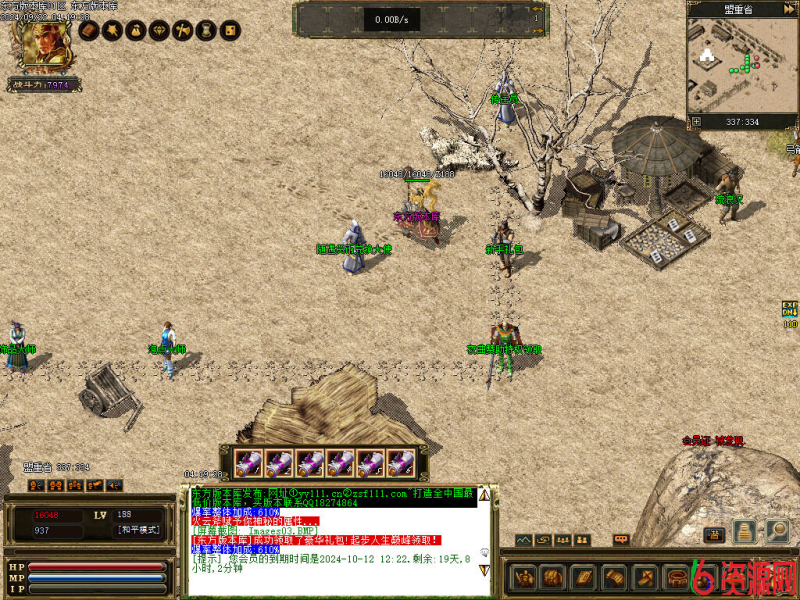Use the first scroll item in hotbar
800x600 pixels.
point(249,463)
